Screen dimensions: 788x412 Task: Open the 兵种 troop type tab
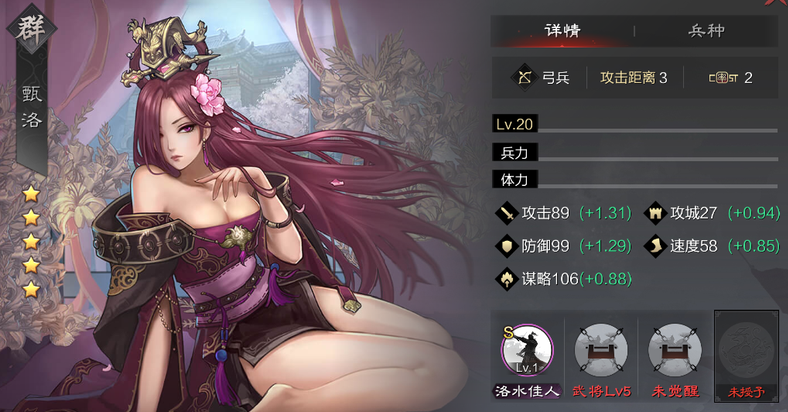click(x=706, y=30)
